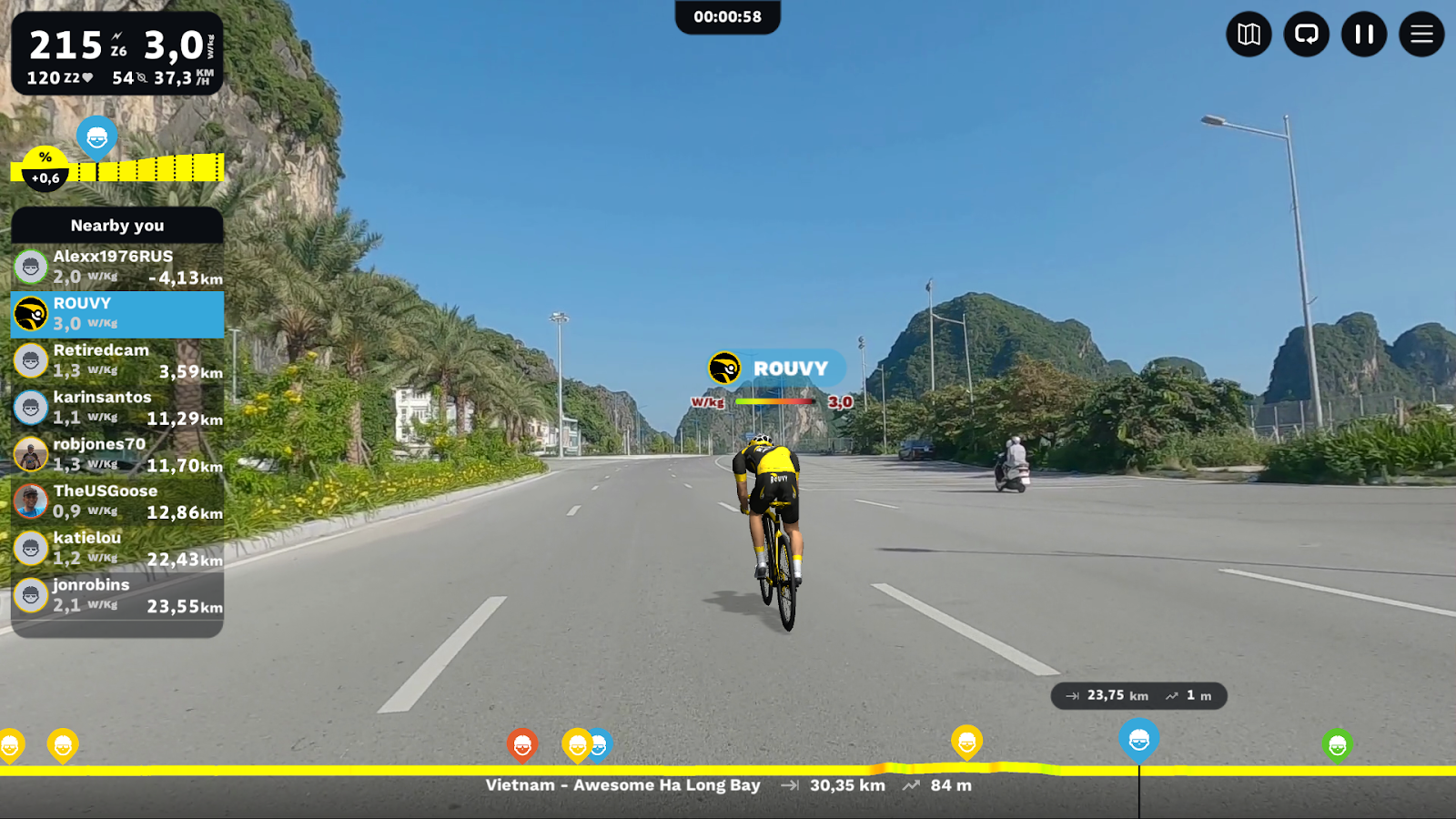Click the blue rider marker on the bottom progress bar
1456x819 pixels.
pyautogui.click(x=1141, y=740)
